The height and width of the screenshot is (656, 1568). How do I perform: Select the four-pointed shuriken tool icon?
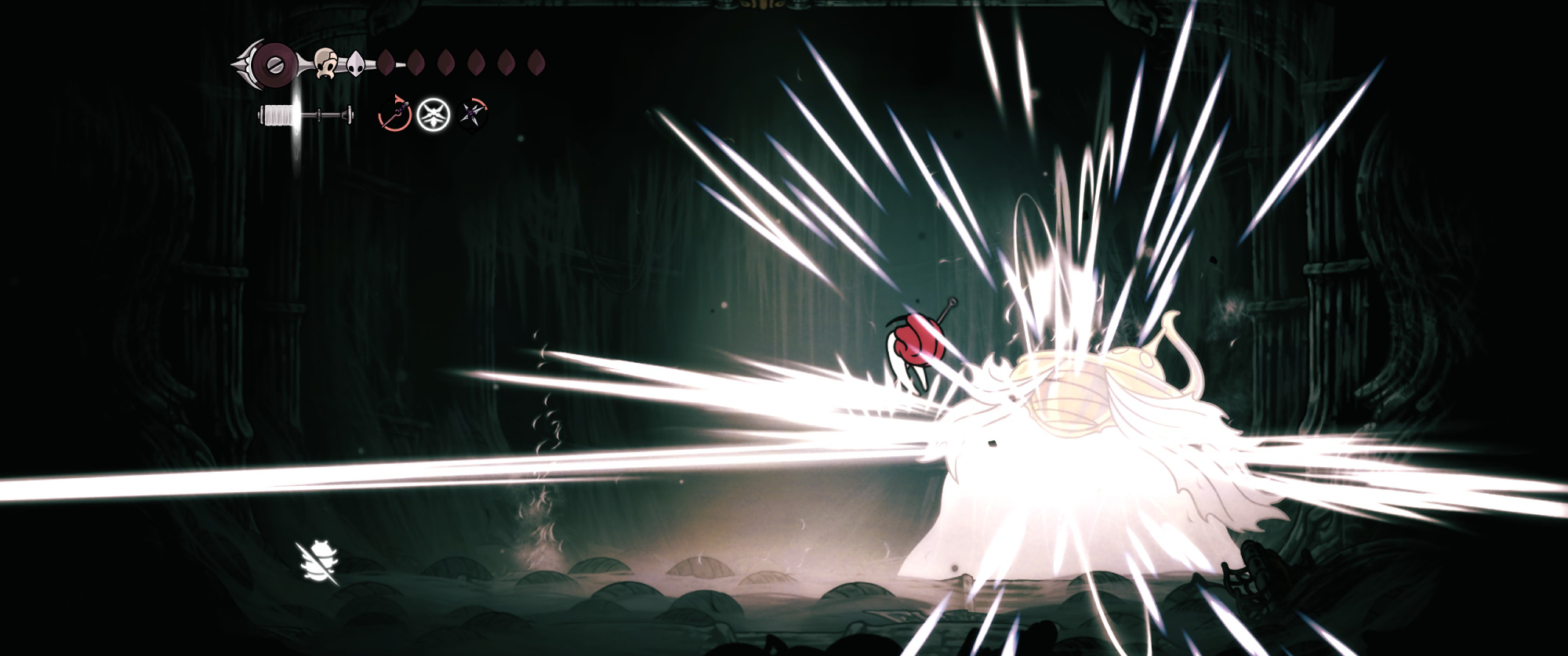474,115
